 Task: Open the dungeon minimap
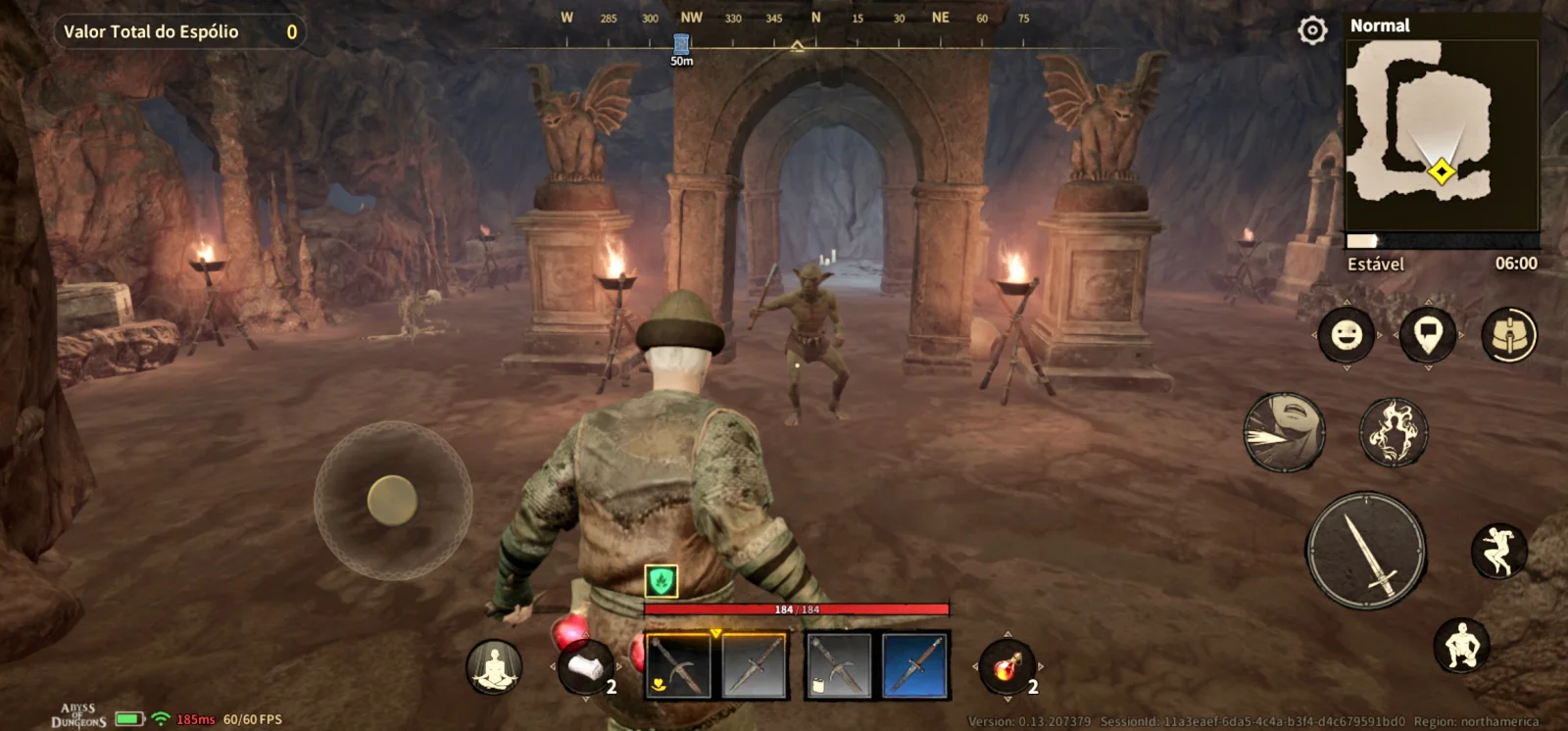click(1441, 135)
